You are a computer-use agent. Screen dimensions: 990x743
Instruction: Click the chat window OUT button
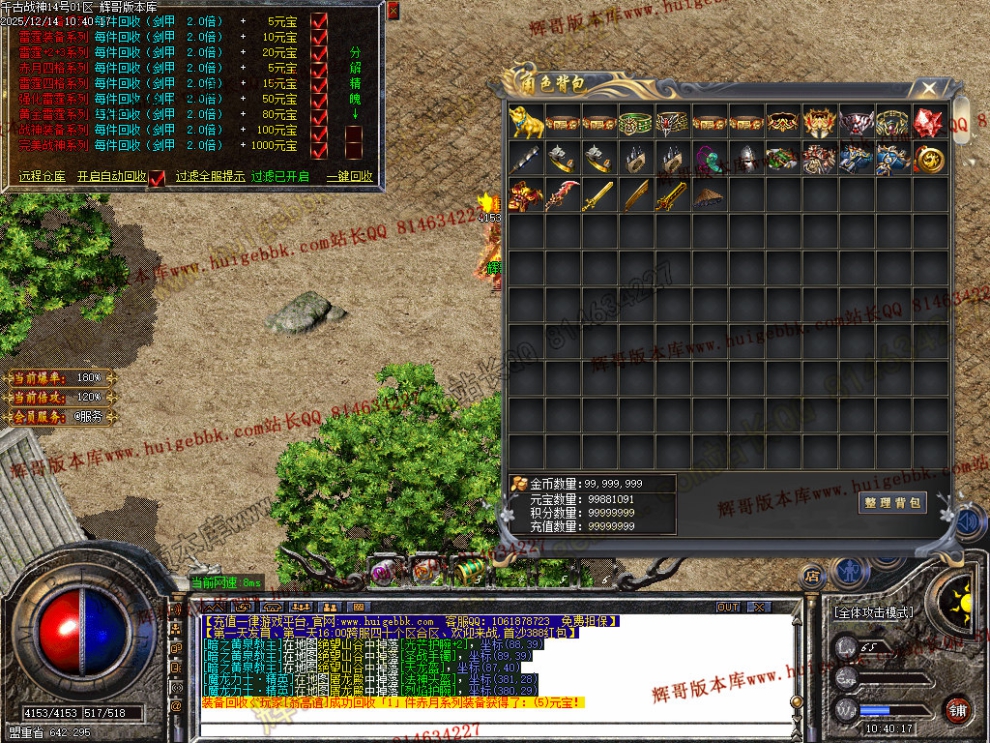coord(728,607)
